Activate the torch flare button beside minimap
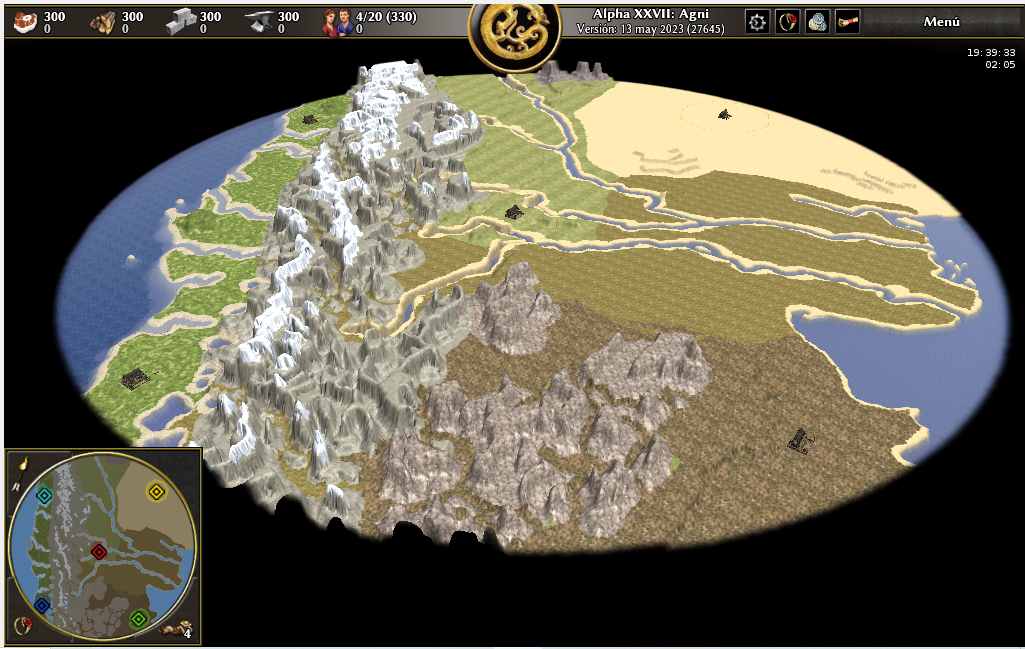 tap(20, 463)
